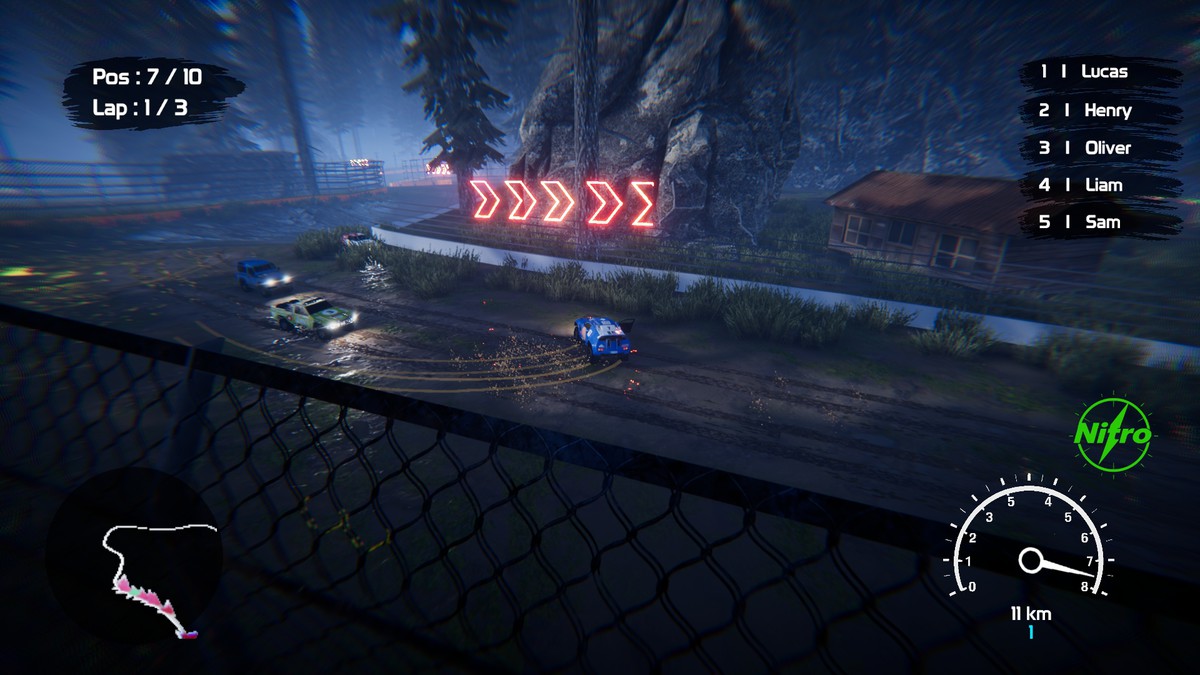Image resolution: width=1200 pixels, height=675 pixels.
Task: Select Lucas in the leaderboard
Action: tap(1097, 72)
